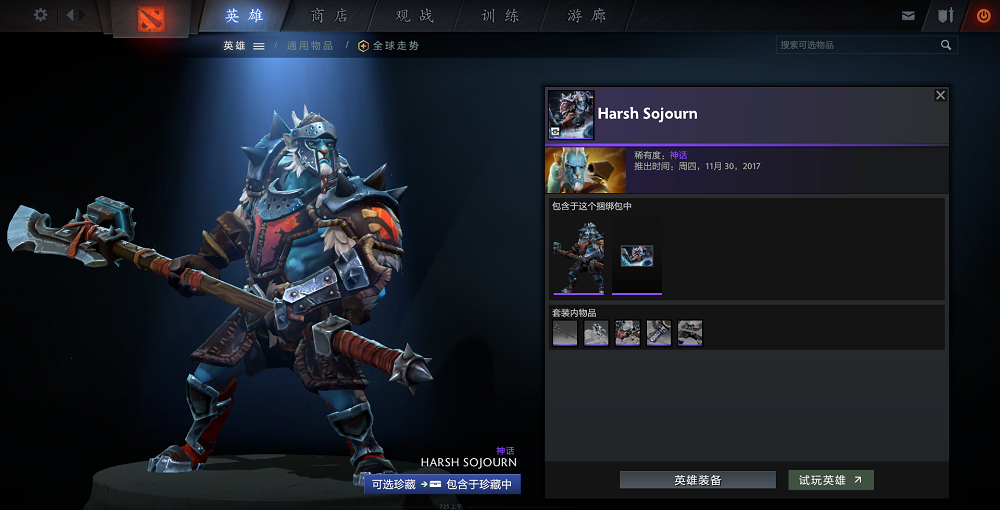Open the 观战 (Watch) tab
Image resolution: width=1000 pixels, height=510 pixels.
point(415,16)
